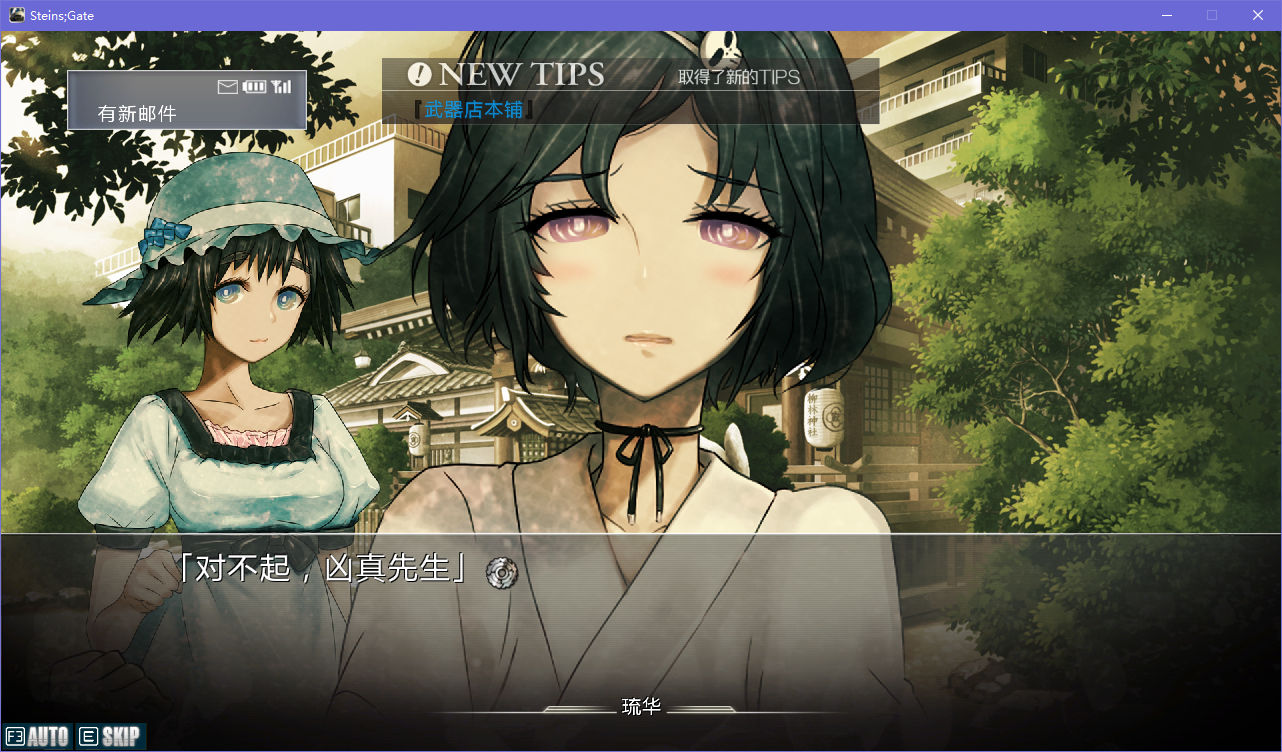Toggle the AUTO play button
The width and height of the screenshot is (1282, 752).
click(38, 737)
